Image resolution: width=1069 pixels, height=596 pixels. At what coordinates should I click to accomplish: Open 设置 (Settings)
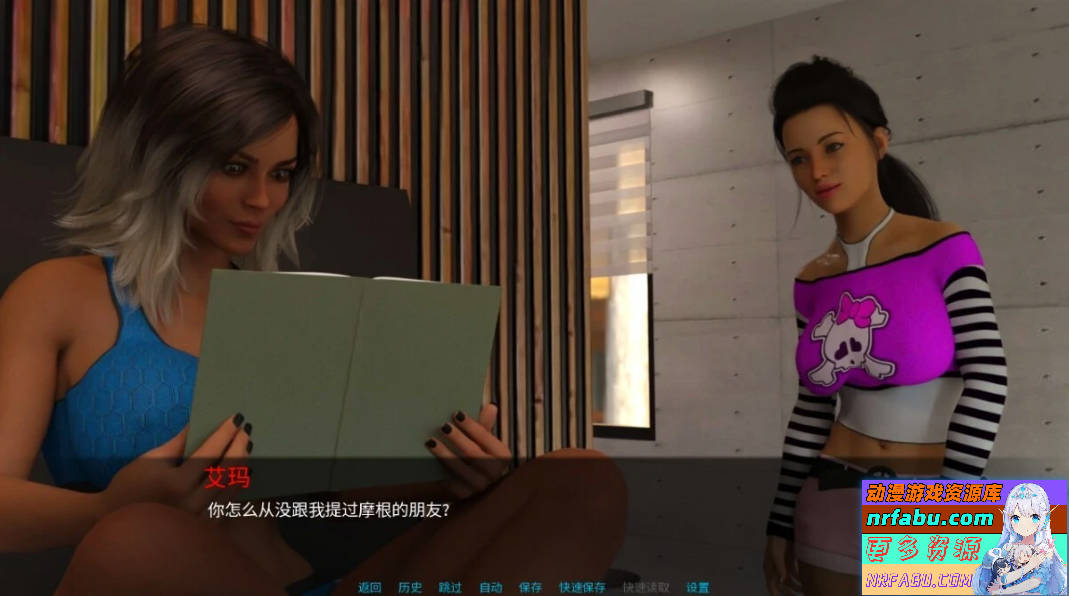(x=698, y=587)
